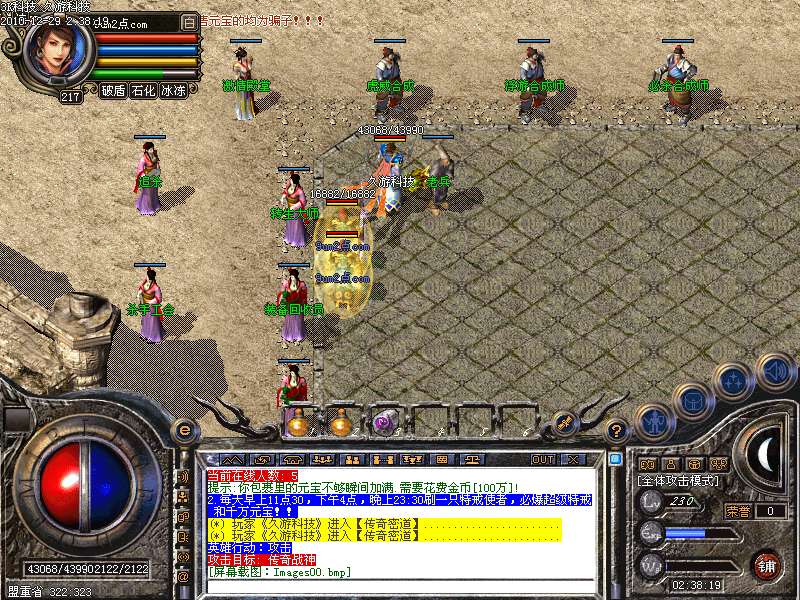Close the chat panel with X button
The image size is (800, 600).
[572, 459]
